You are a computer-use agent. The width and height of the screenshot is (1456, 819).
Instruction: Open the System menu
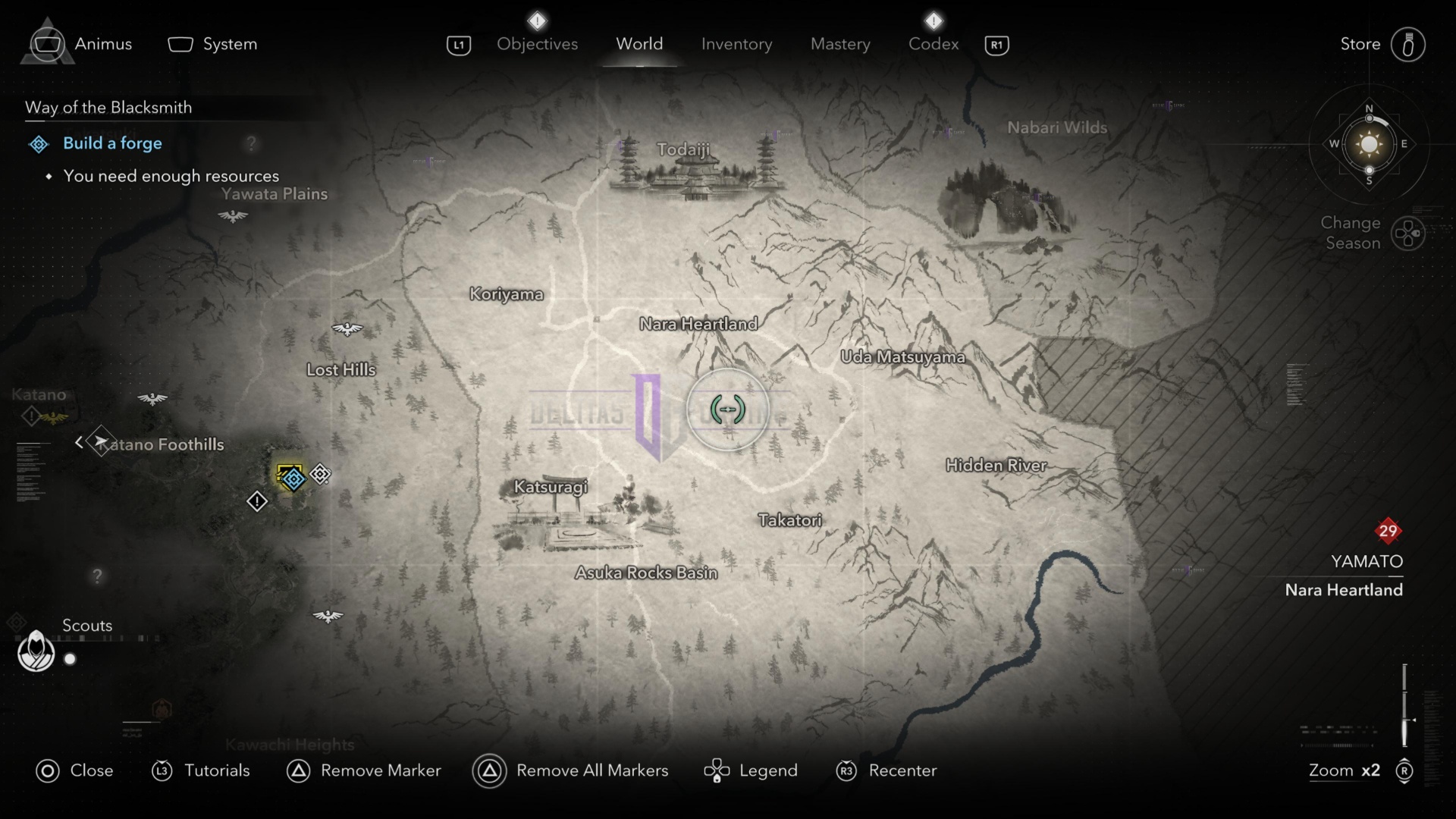213,44
